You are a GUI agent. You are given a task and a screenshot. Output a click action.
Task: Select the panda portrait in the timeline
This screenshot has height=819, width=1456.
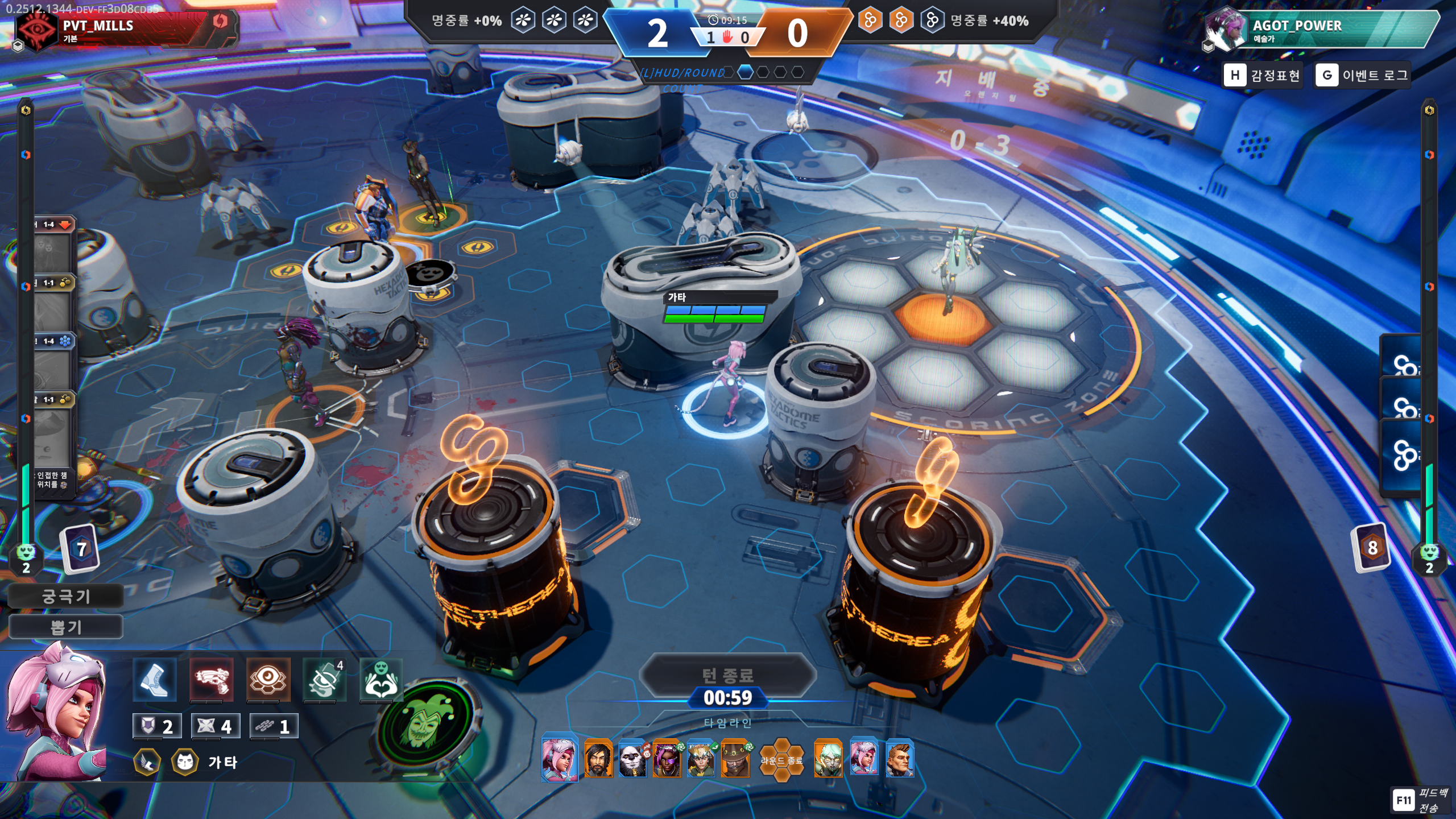coord(632,759)
